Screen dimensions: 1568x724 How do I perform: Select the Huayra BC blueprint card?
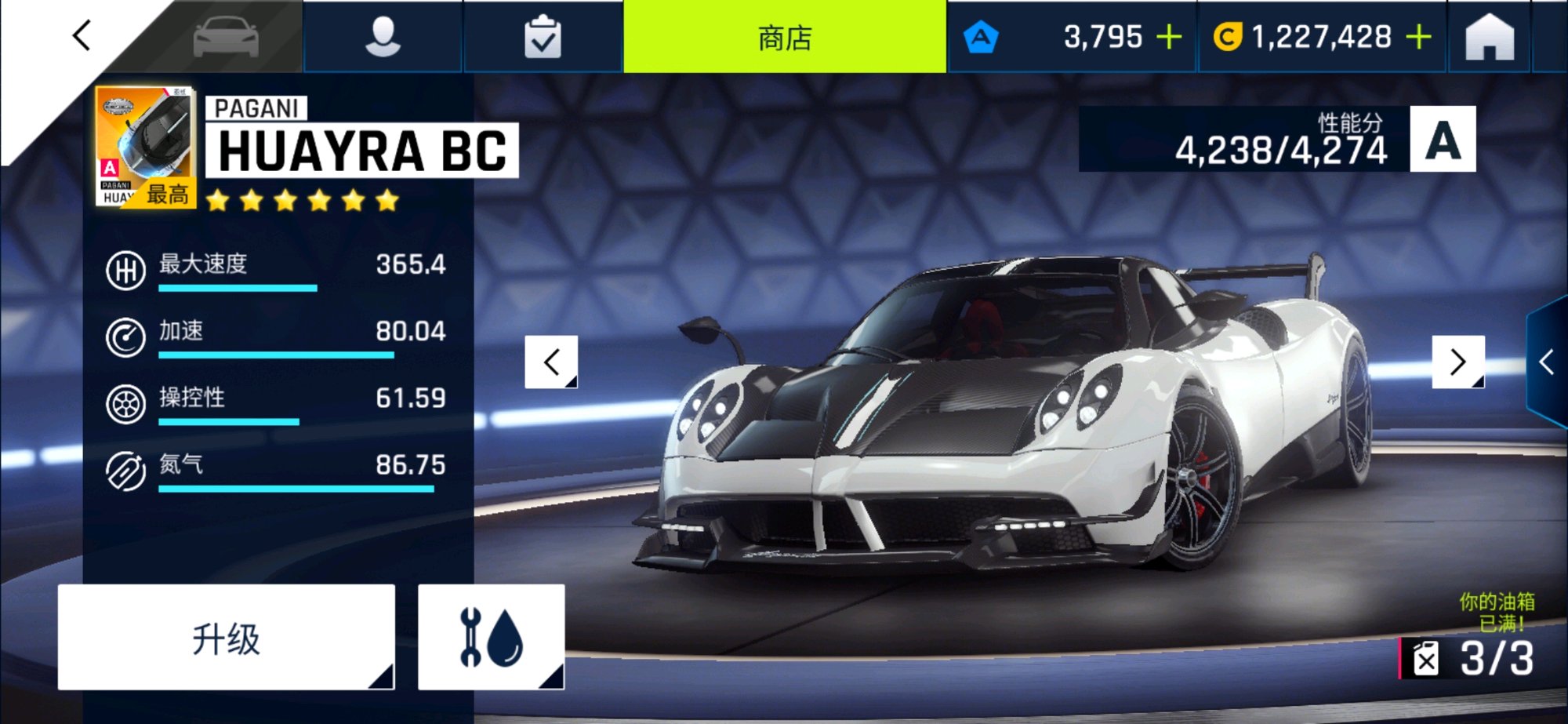pos(145,147)
